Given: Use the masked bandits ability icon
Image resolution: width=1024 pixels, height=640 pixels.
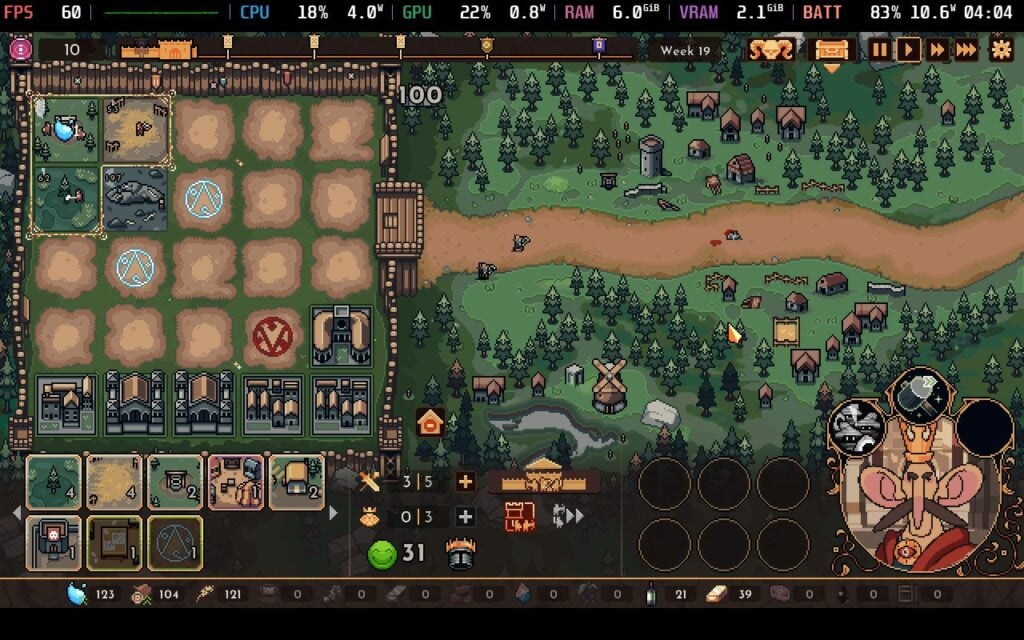Looking at the screenshot, I should click(857, 427).
